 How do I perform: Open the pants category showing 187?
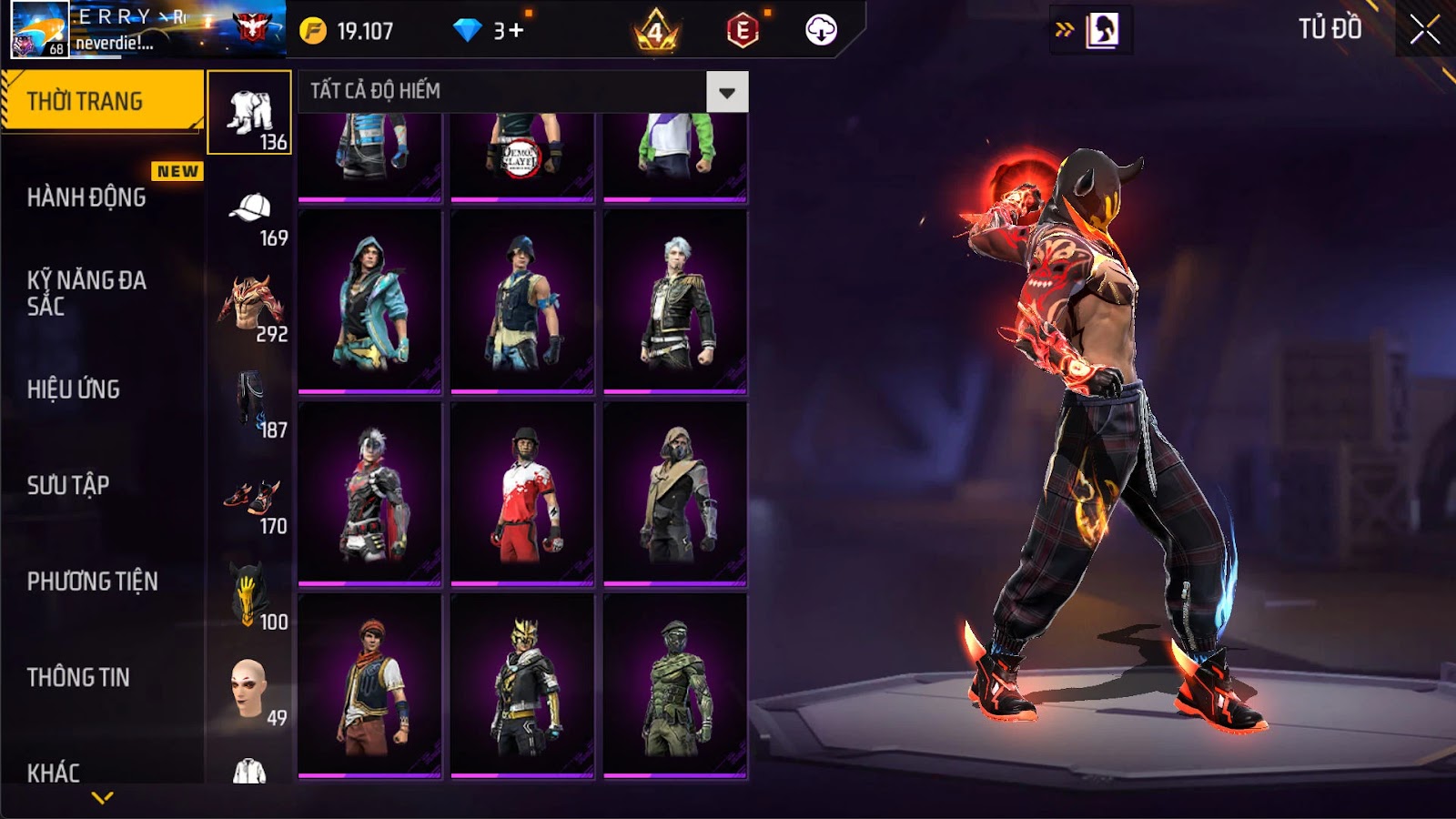(250, 400)
